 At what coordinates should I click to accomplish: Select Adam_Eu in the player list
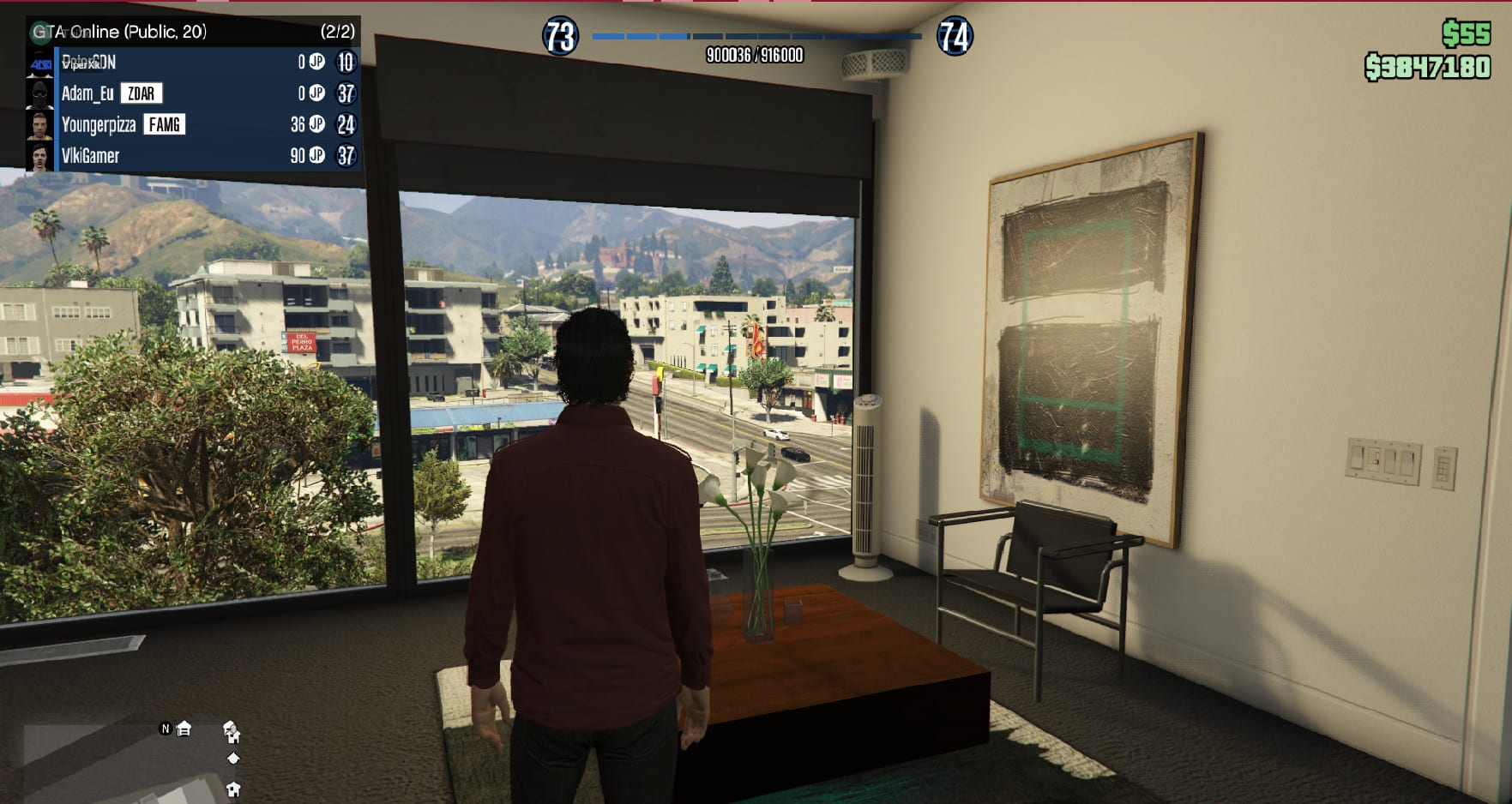[x=87, y=93]
